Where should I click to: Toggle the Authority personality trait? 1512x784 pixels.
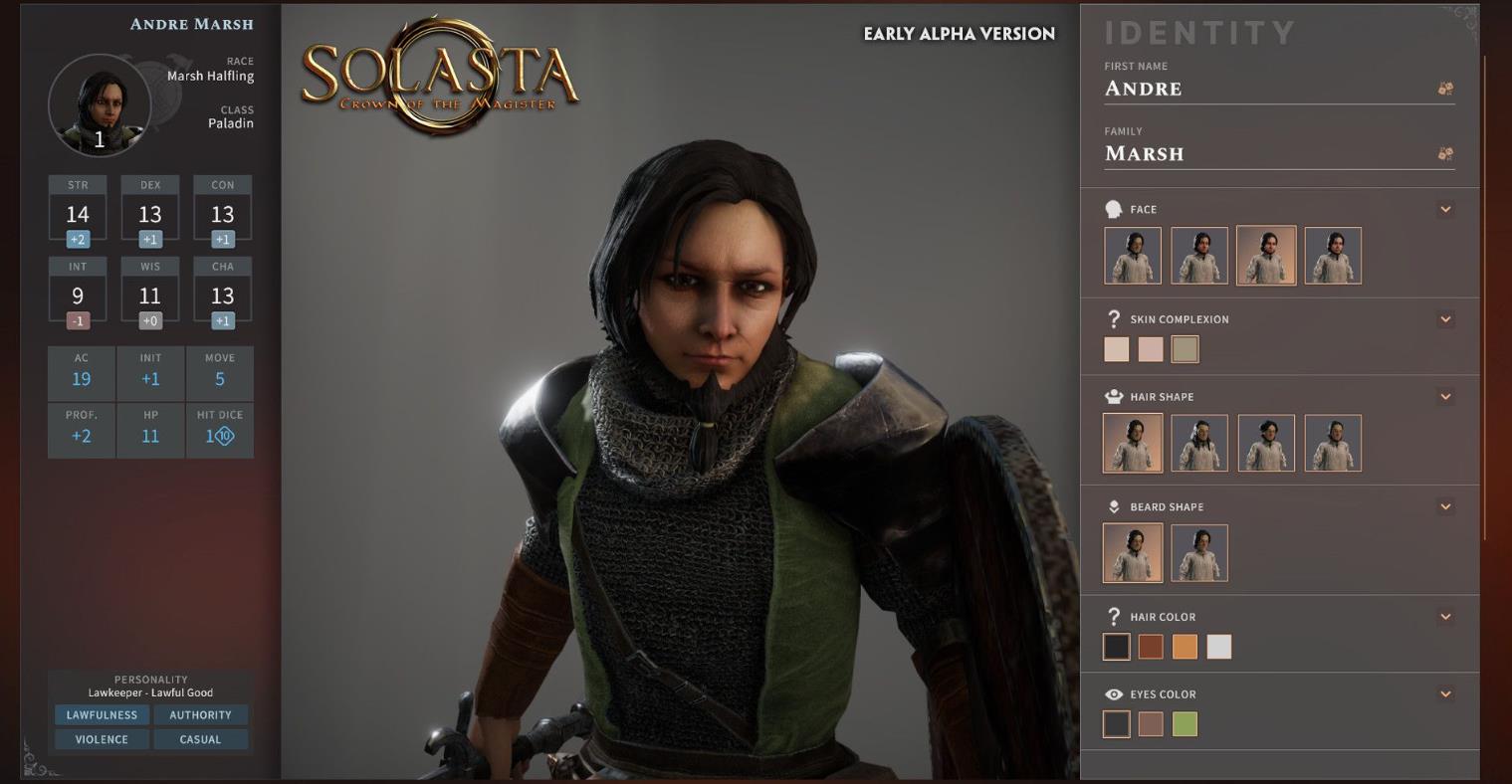(201, 714)
